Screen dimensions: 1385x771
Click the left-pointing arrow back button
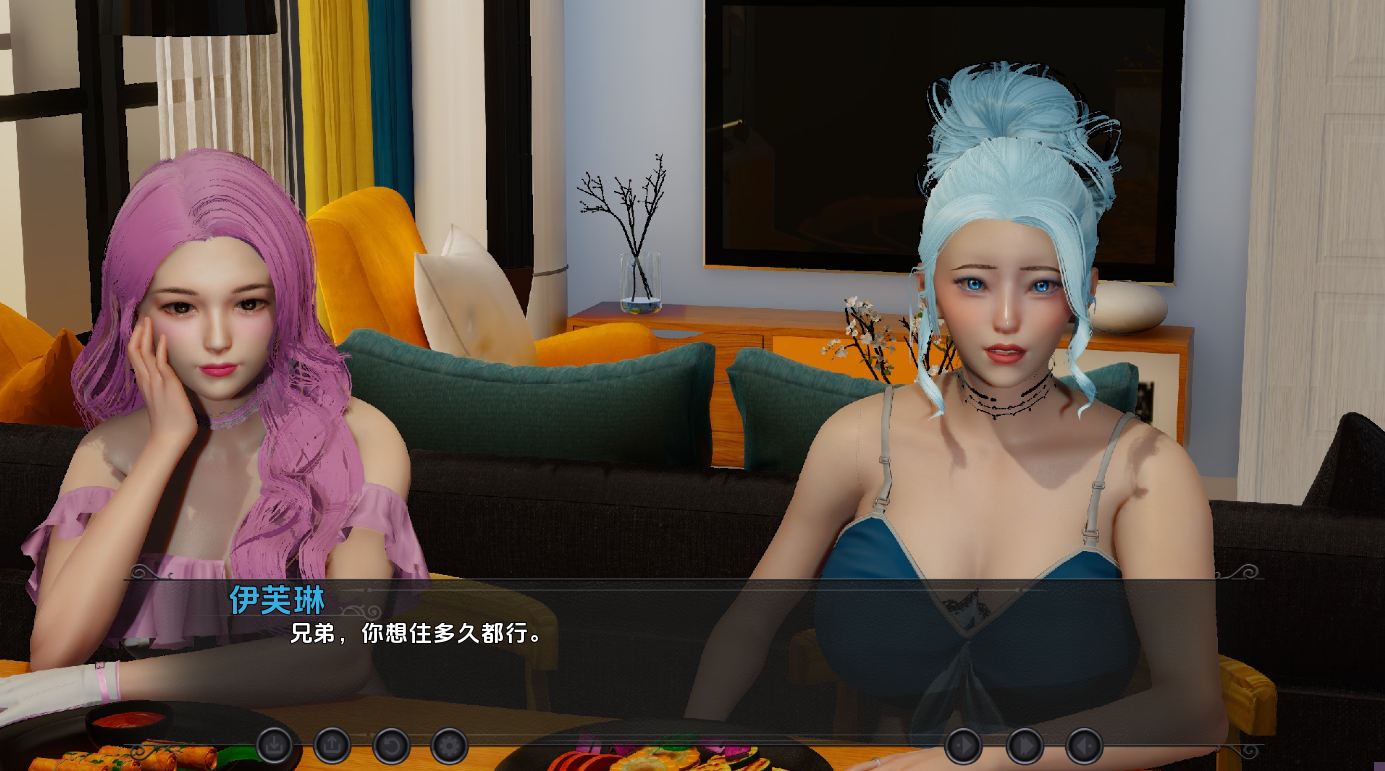pyautogui.click(x=1084, y=745)
